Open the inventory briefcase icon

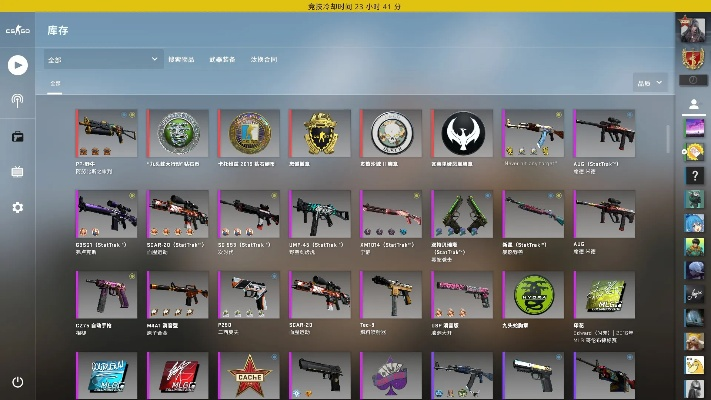tap(17, 136)
